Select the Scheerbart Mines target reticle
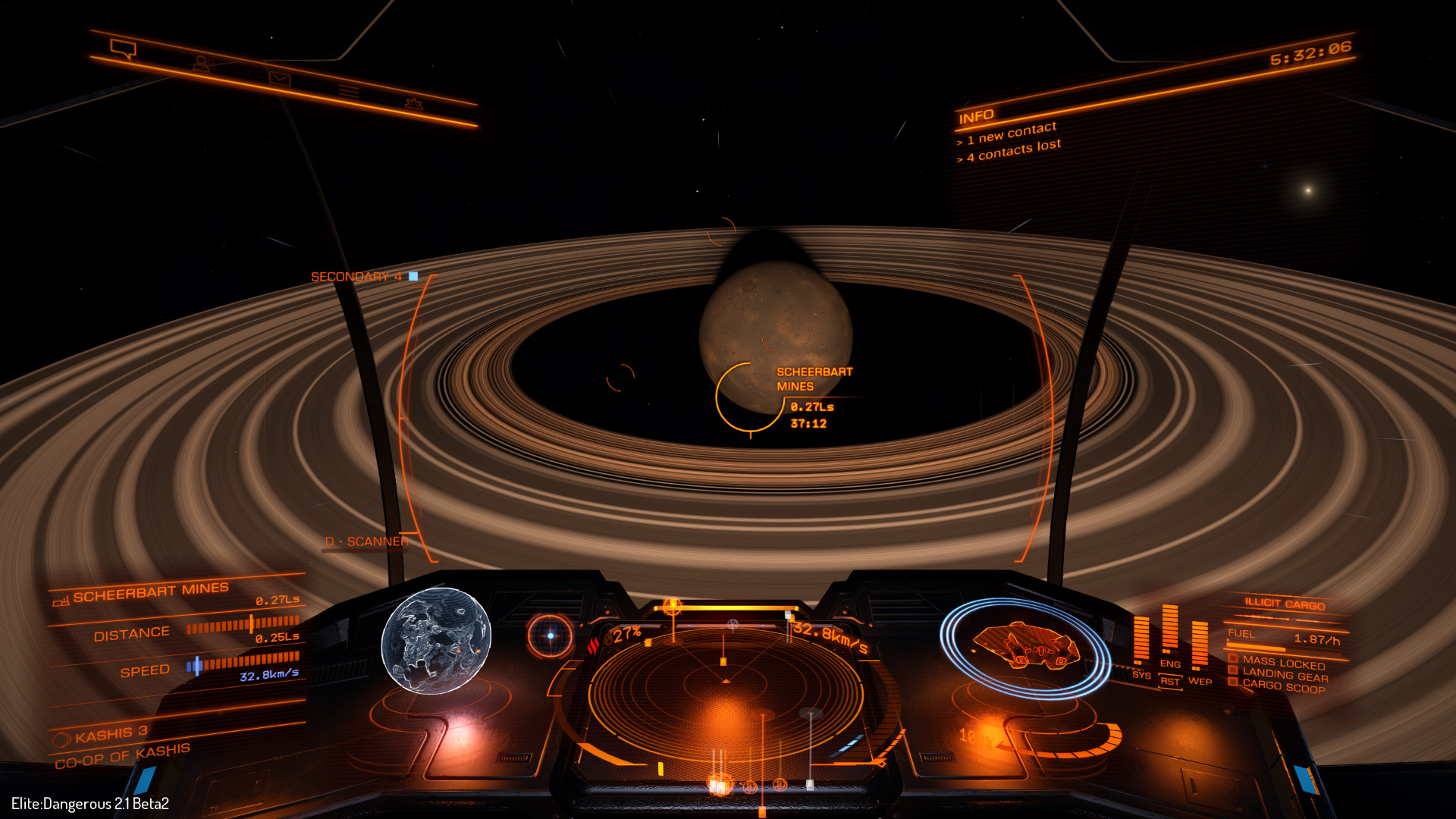1456x819 pixels. (750, 397)
